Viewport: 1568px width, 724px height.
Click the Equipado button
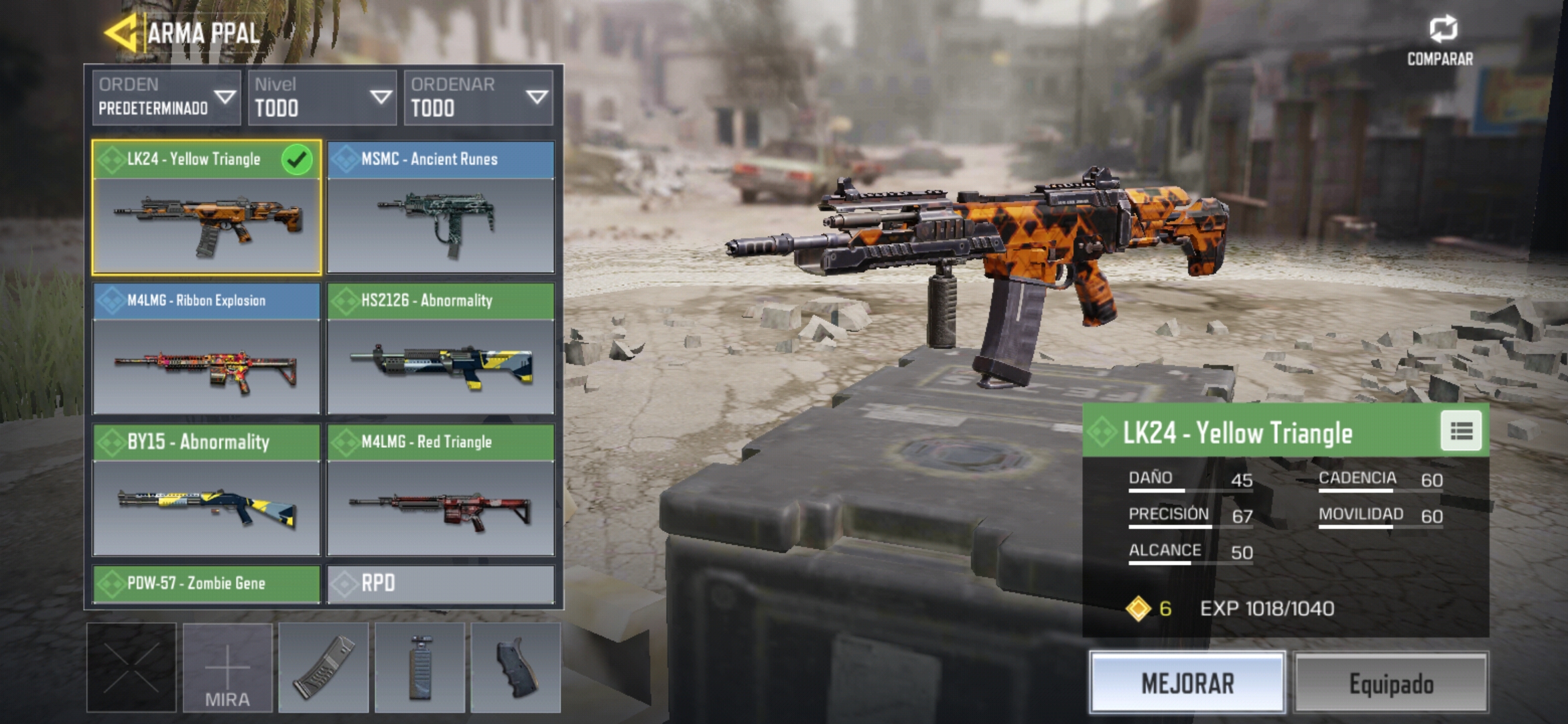(x=1391, y=682)
